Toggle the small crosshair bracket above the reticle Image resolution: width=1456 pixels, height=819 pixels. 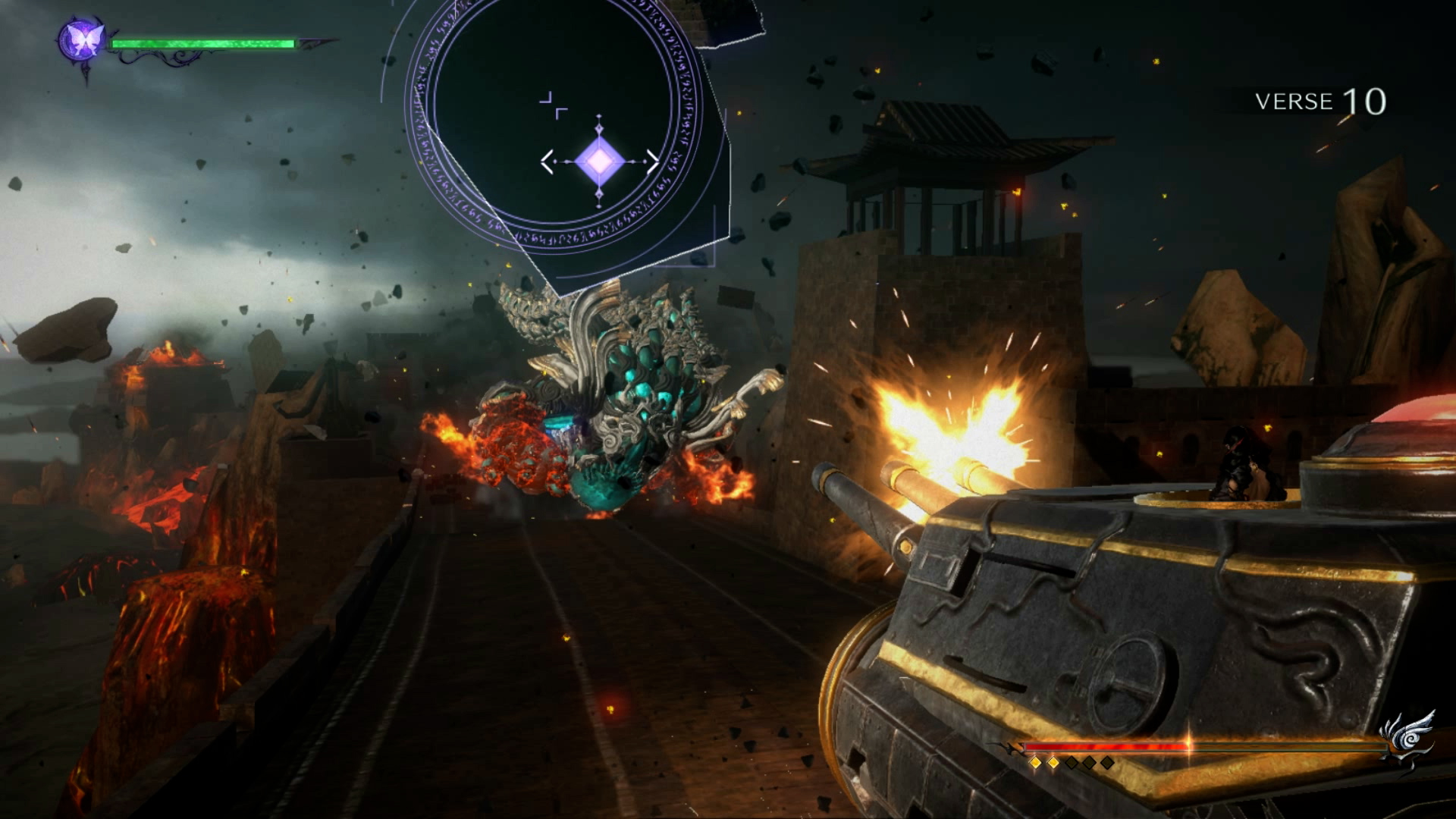pos(552,103)
